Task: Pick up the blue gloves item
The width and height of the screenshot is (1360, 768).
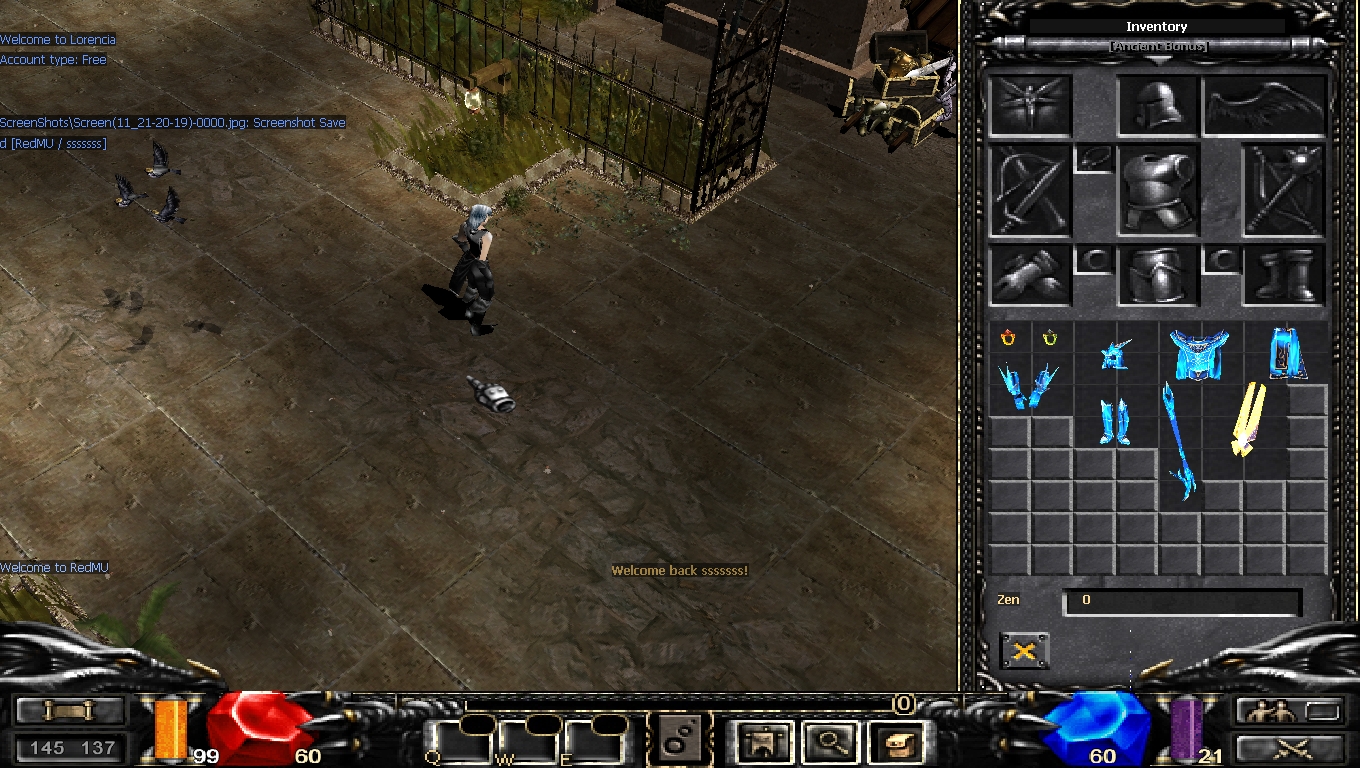Action: (1029, 387)
